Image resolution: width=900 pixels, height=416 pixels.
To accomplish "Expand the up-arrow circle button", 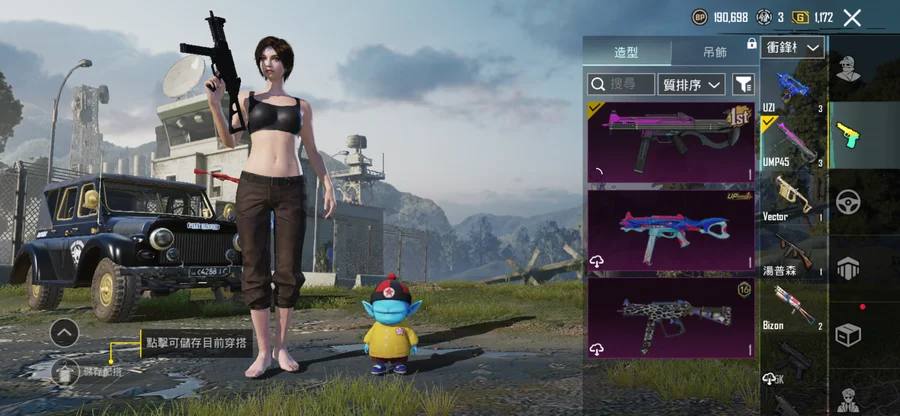I will click(64, 332).
